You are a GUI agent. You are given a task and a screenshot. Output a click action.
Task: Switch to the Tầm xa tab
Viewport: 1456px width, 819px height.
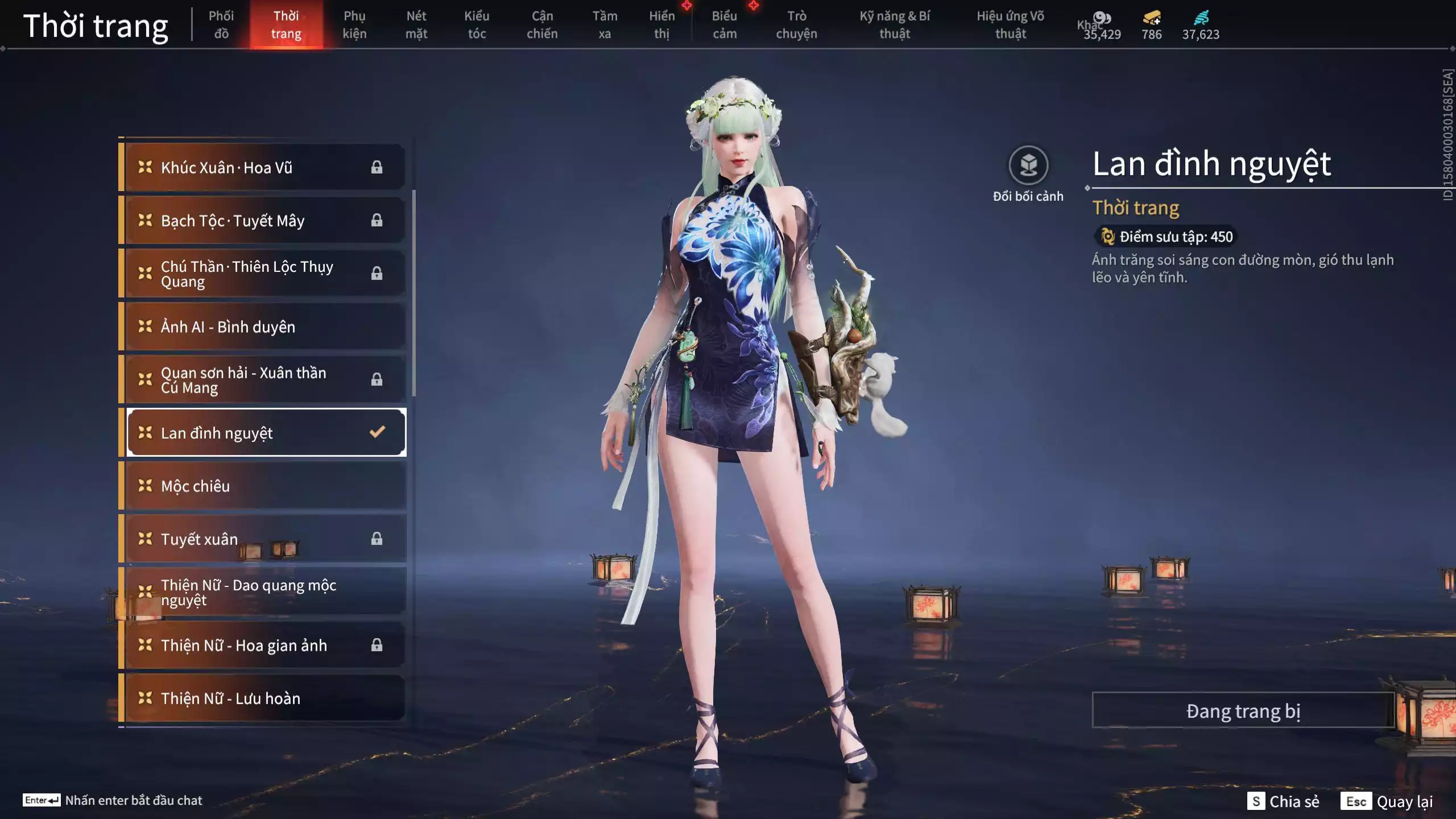pyautogui.click(x=605, y=25)
